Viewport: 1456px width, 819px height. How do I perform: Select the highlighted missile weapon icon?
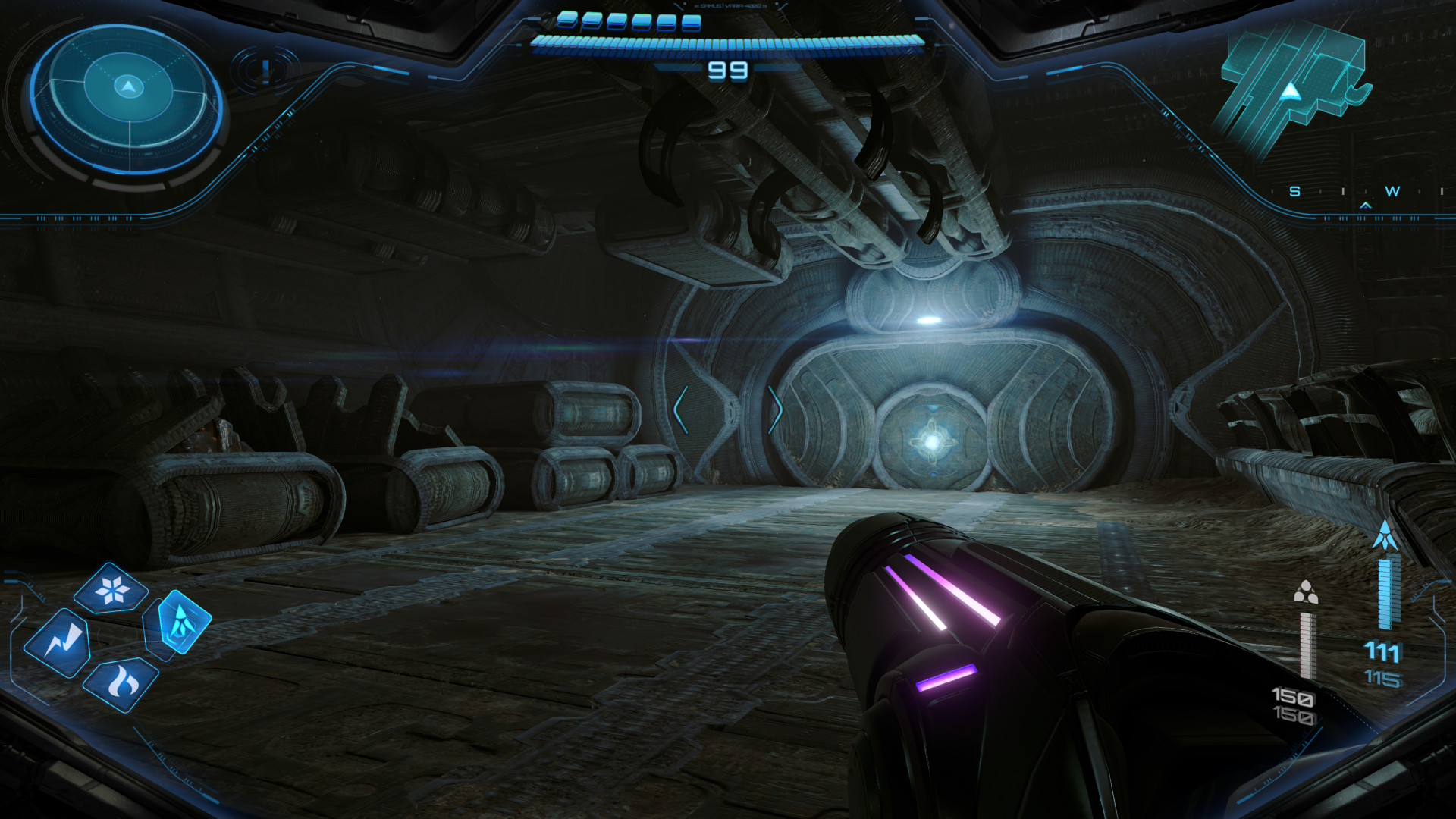pos(180,622)
